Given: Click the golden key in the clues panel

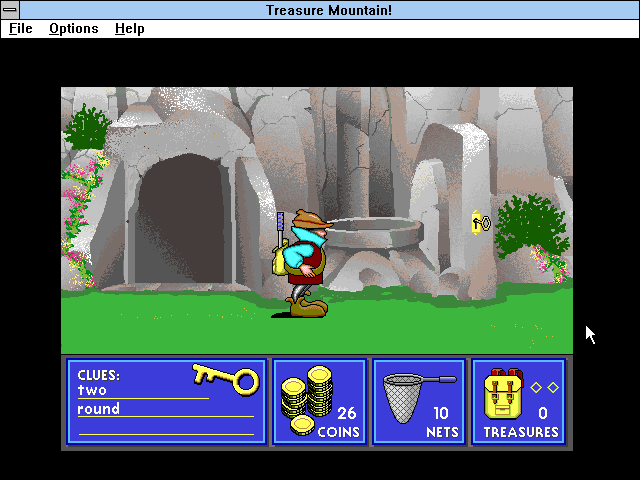Looking at the screenshot, I should tap(226, 378).
